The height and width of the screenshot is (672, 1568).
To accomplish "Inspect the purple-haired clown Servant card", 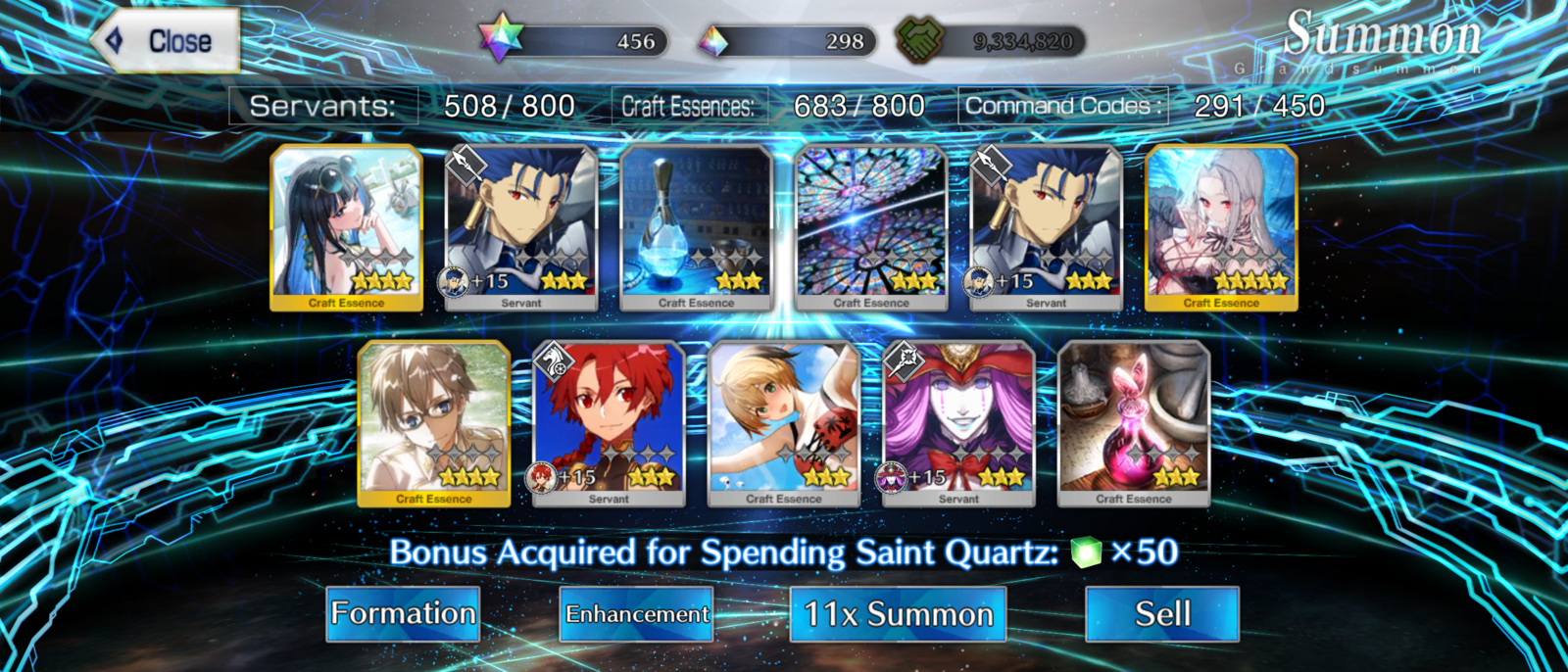I will click(x=958, y=423).
